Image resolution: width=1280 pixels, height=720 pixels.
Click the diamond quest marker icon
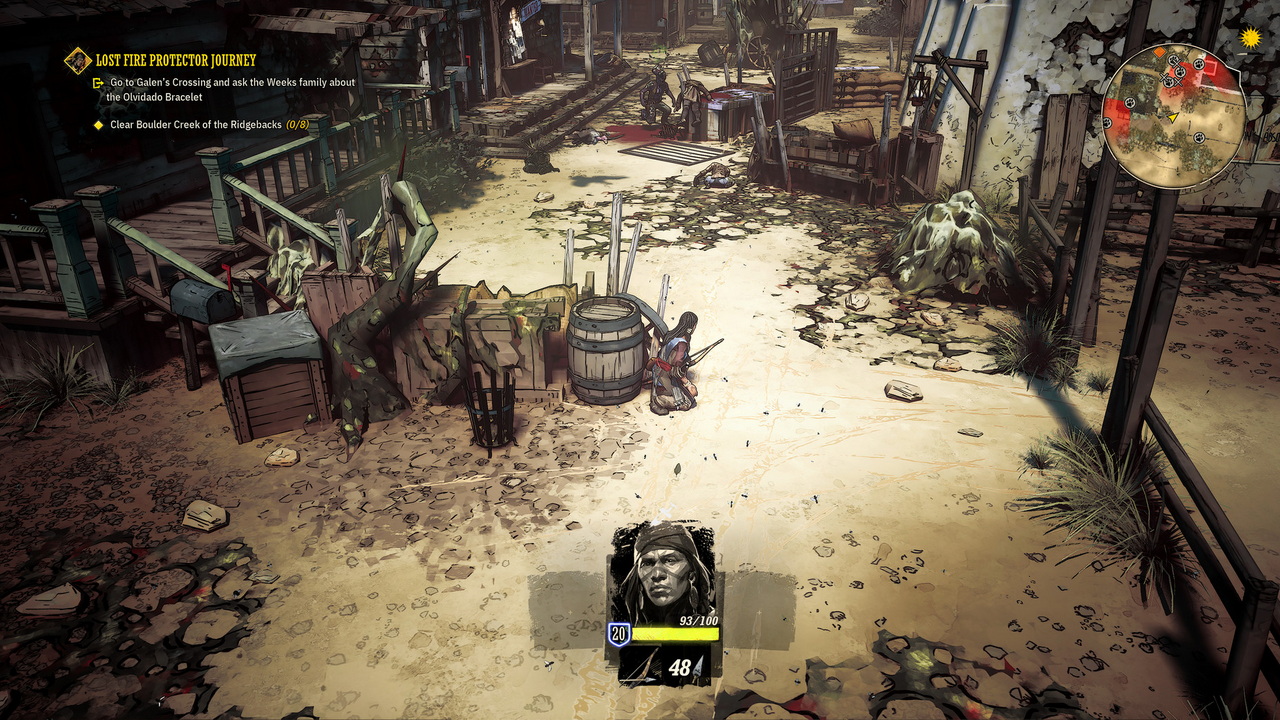coord(78,61)
